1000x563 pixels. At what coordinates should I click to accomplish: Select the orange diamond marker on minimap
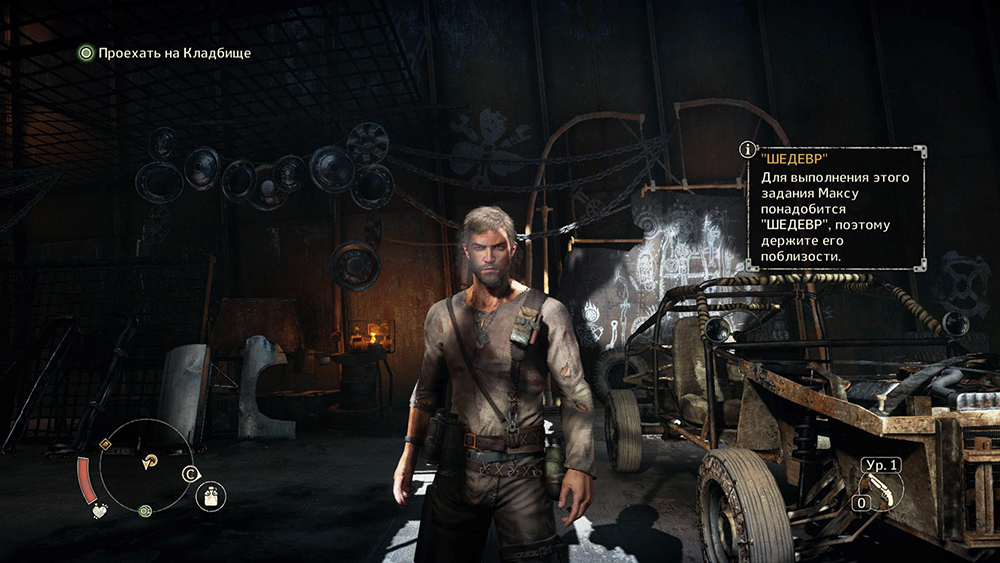(x=105, y=443)
